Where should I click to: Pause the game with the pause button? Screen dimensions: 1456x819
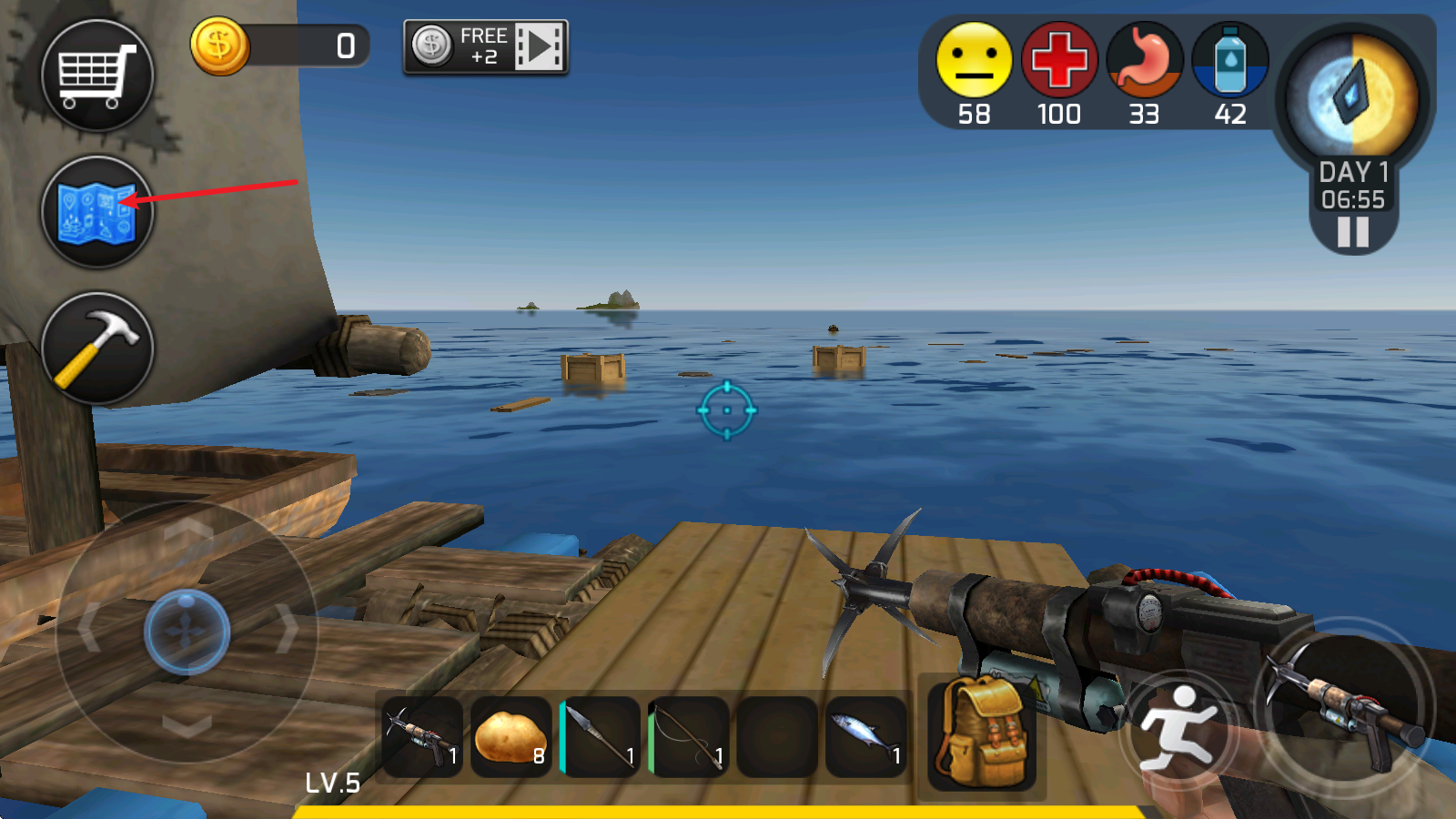click(1353, 232)
